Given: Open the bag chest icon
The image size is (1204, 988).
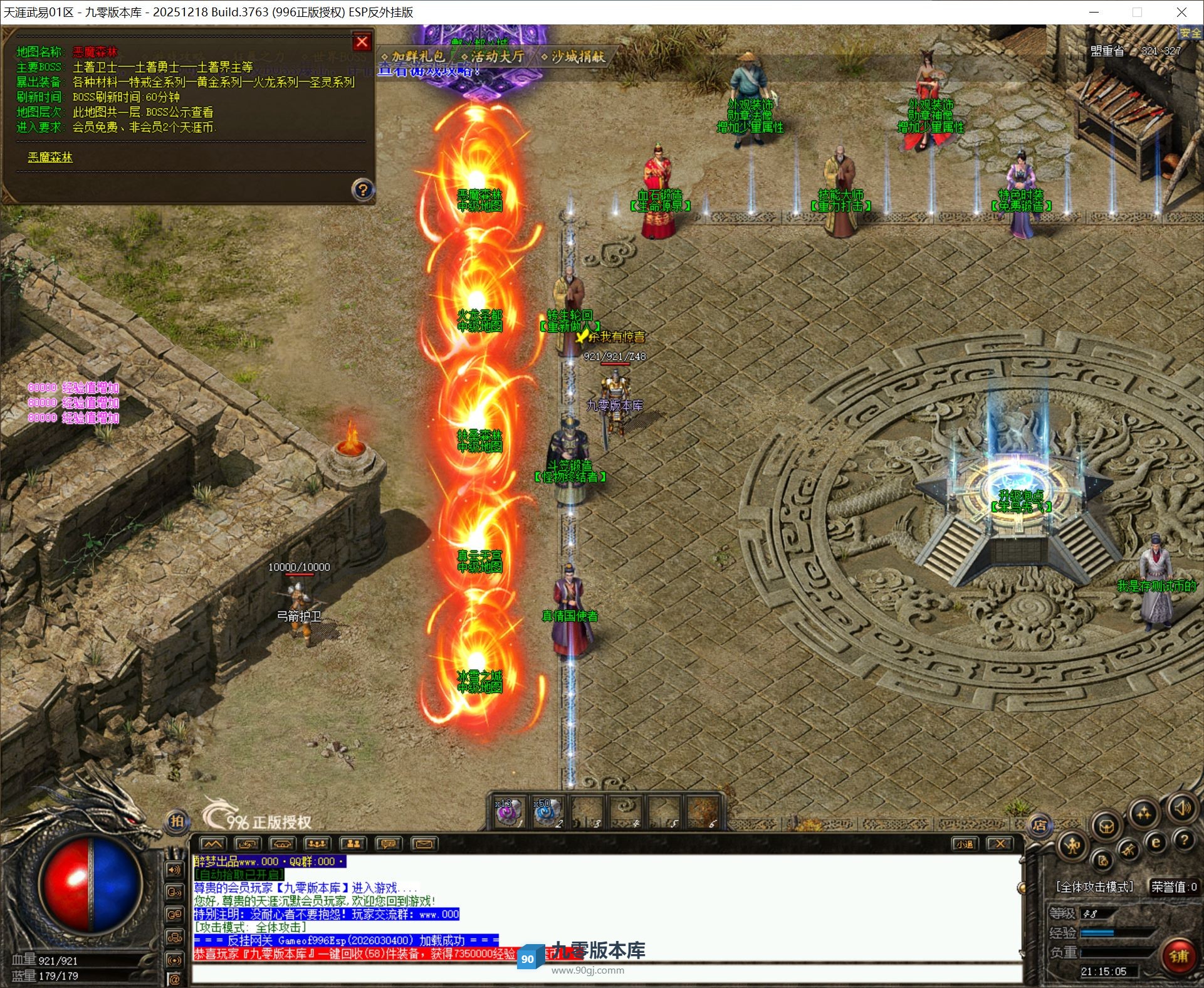Looking at the screenshot, I should point(1107,826).
